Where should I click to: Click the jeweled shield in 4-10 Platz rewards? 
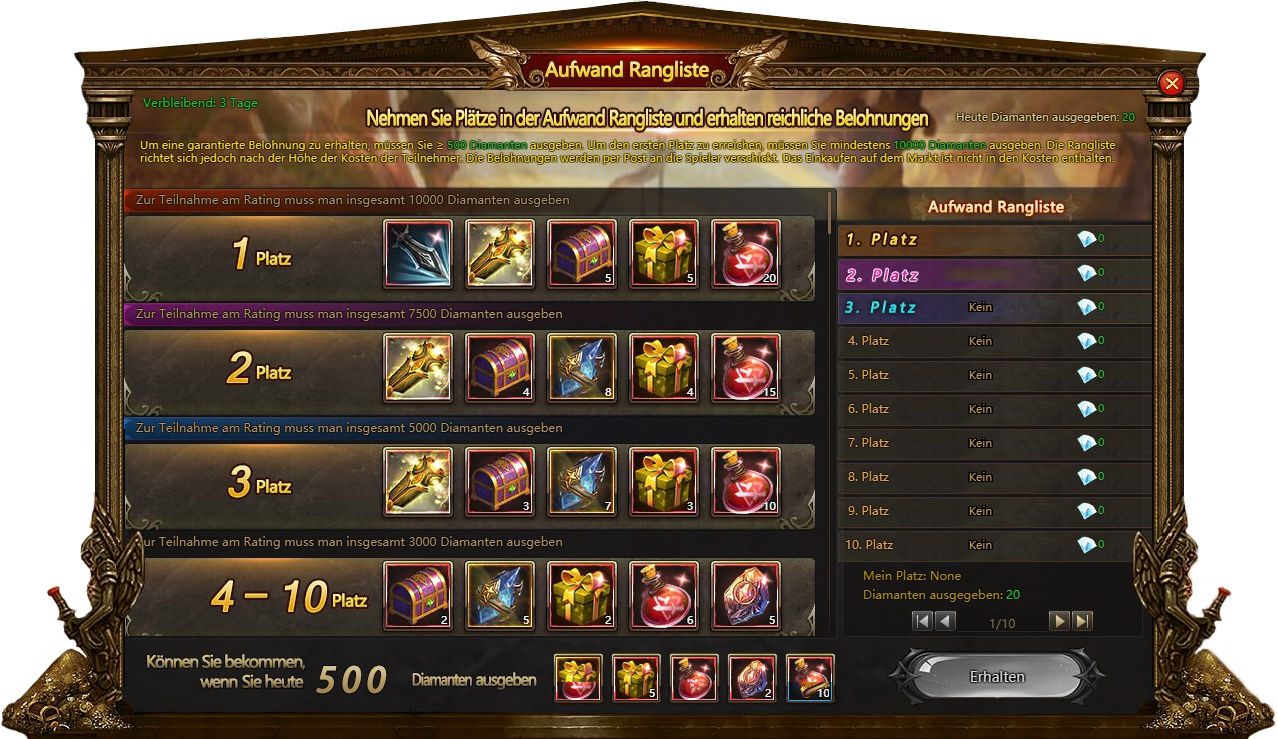point(746,596)
